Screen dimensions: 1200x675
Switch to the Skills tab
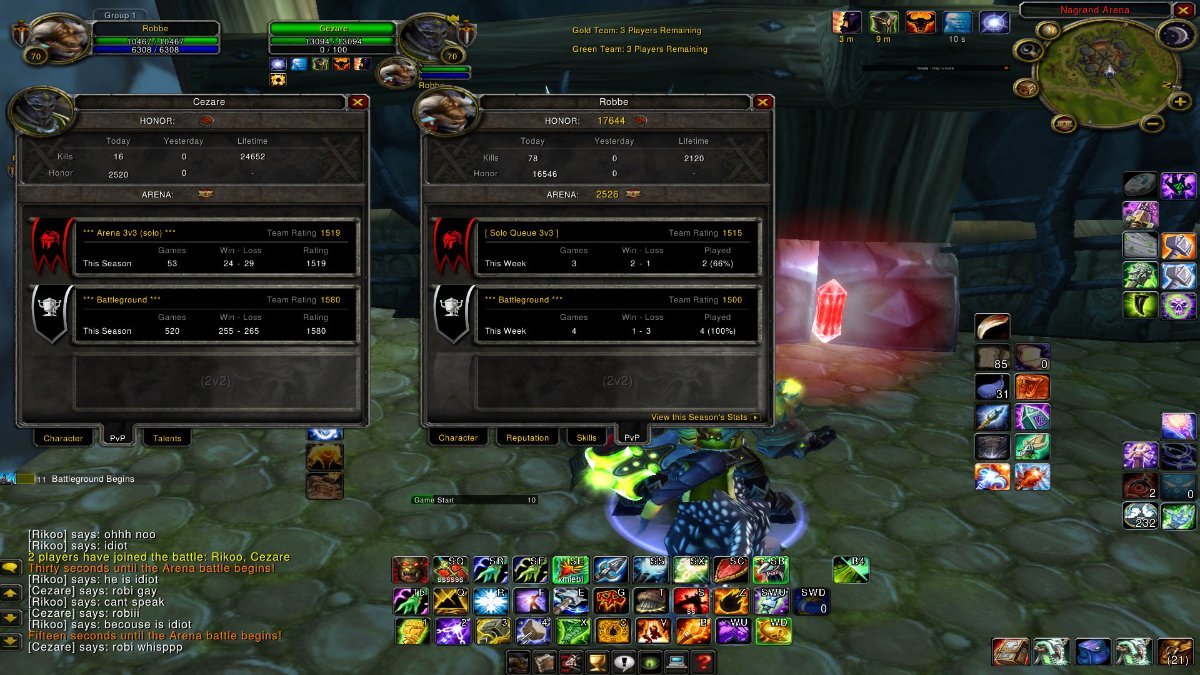click(587, 438)
